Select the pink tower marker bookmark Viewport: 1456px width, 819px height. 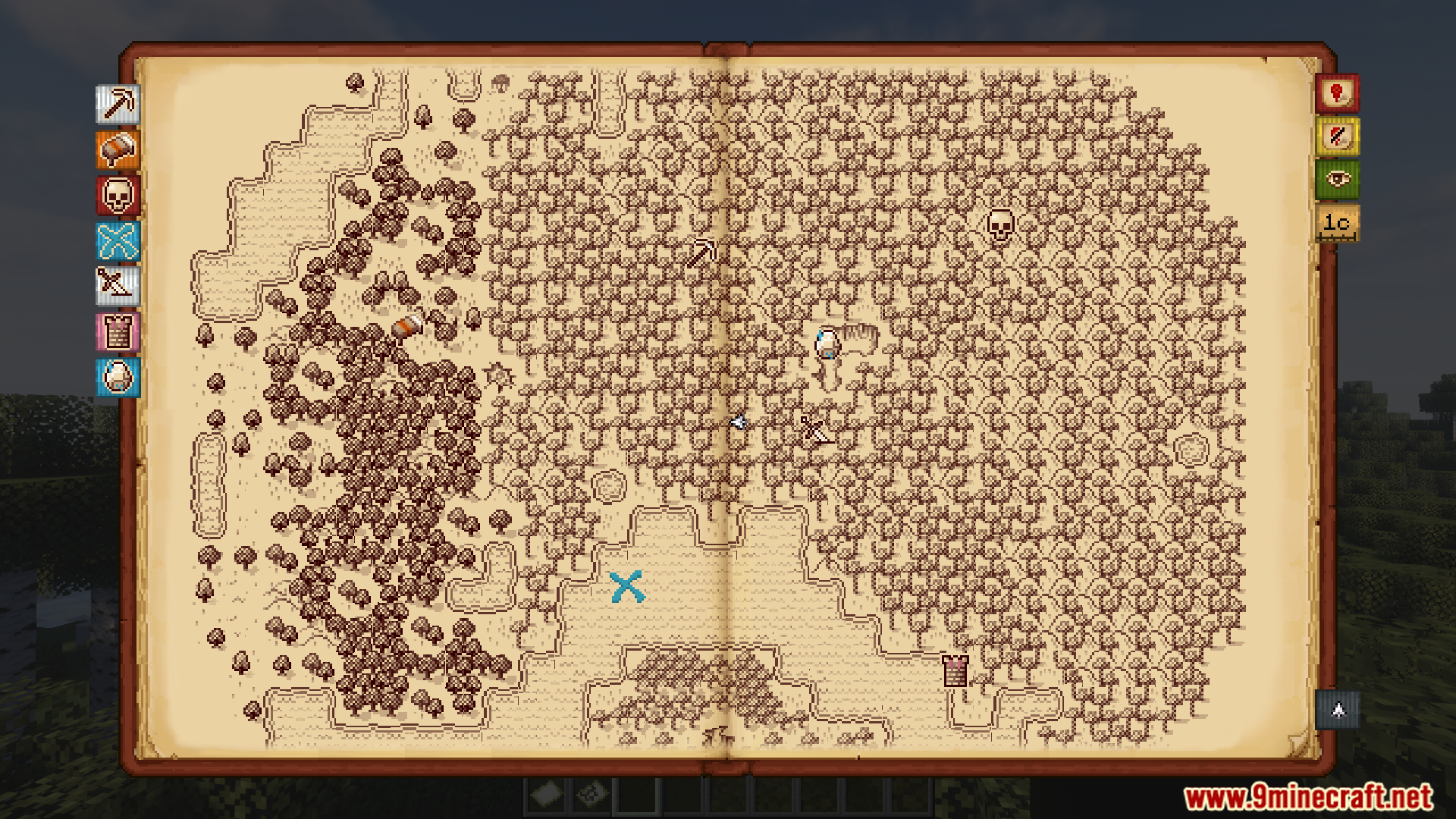tap(118, 332)
